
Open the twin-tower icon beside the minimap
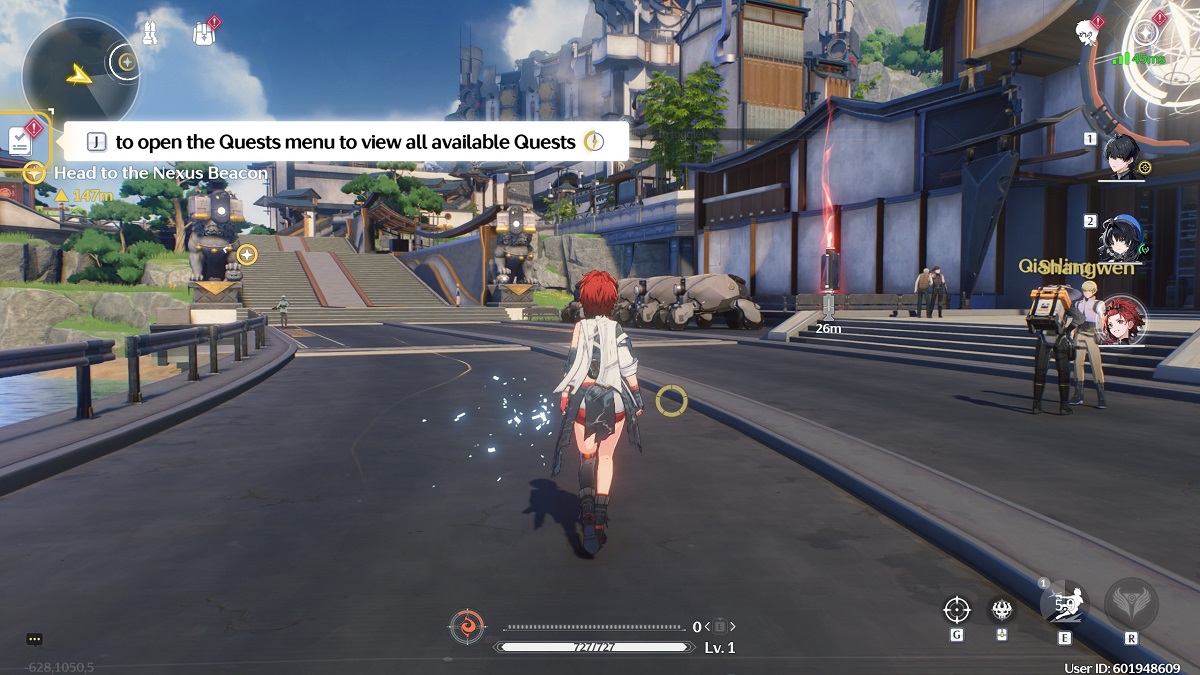(149, 34)
